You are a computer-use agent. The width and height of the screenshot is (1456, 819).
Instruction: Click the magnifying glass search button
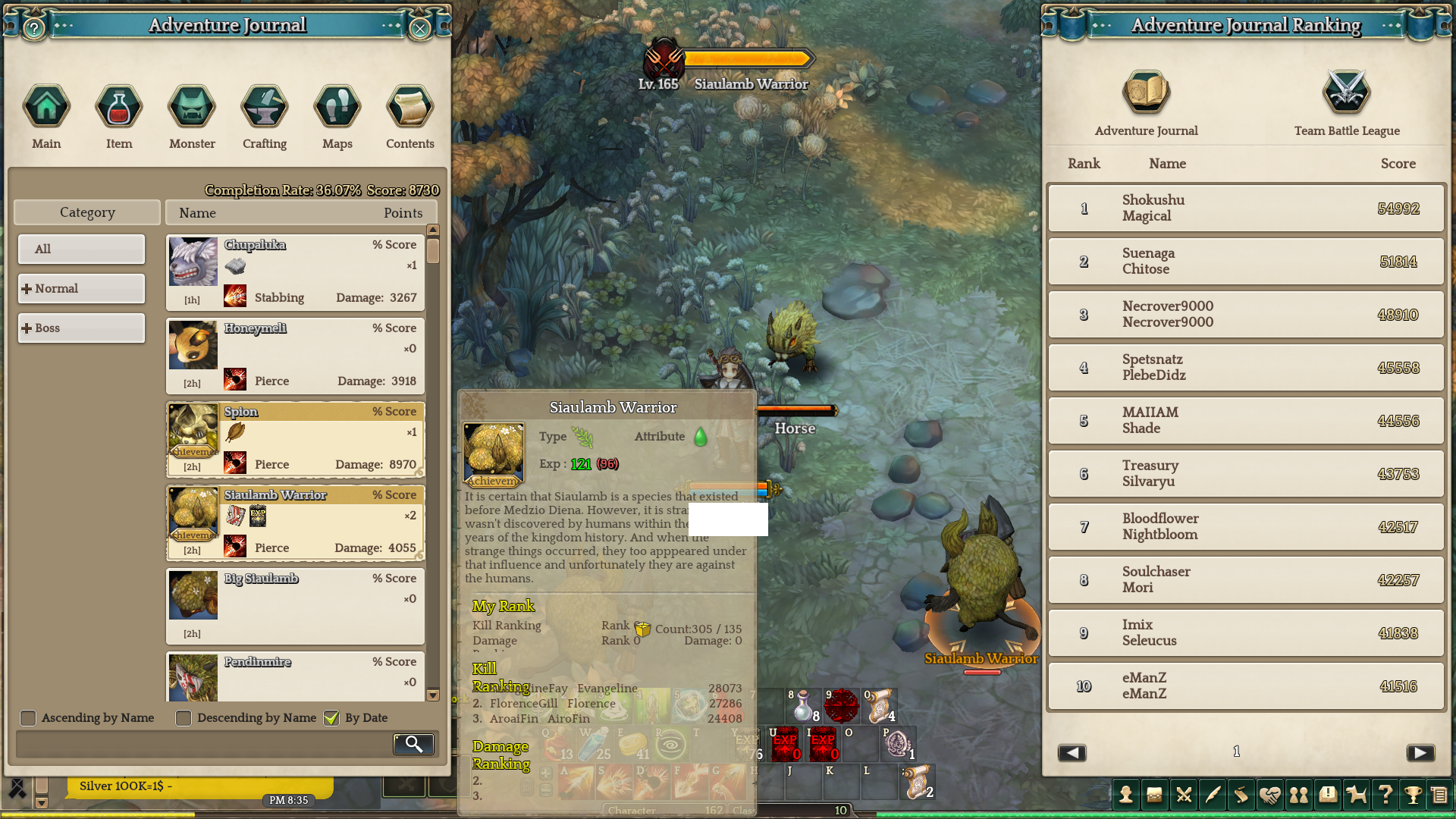pyautogui.click(x=413, y=744)
